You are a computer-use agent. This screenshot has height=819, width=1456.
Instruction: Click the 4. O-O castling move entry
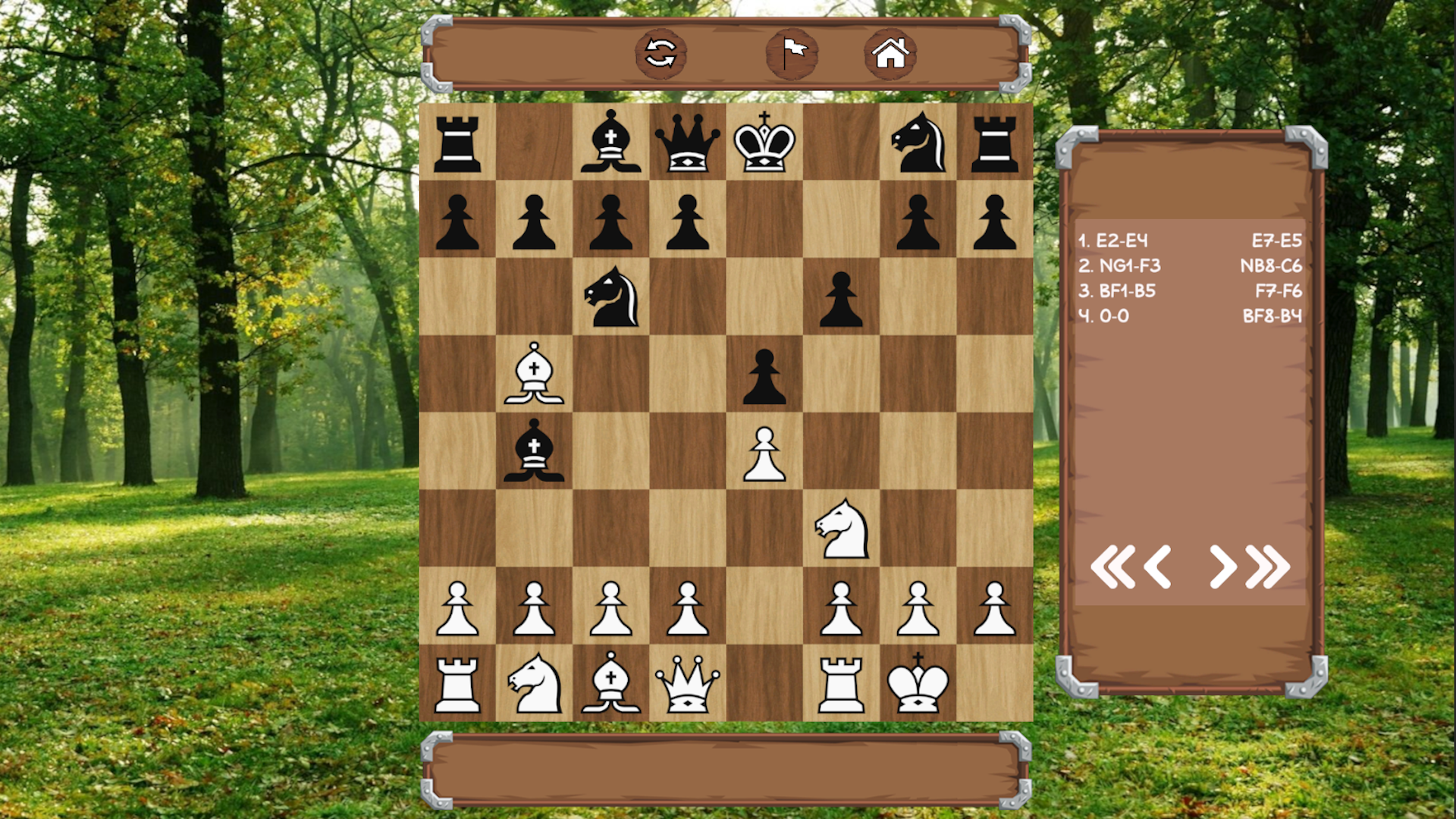(1105, 316)
